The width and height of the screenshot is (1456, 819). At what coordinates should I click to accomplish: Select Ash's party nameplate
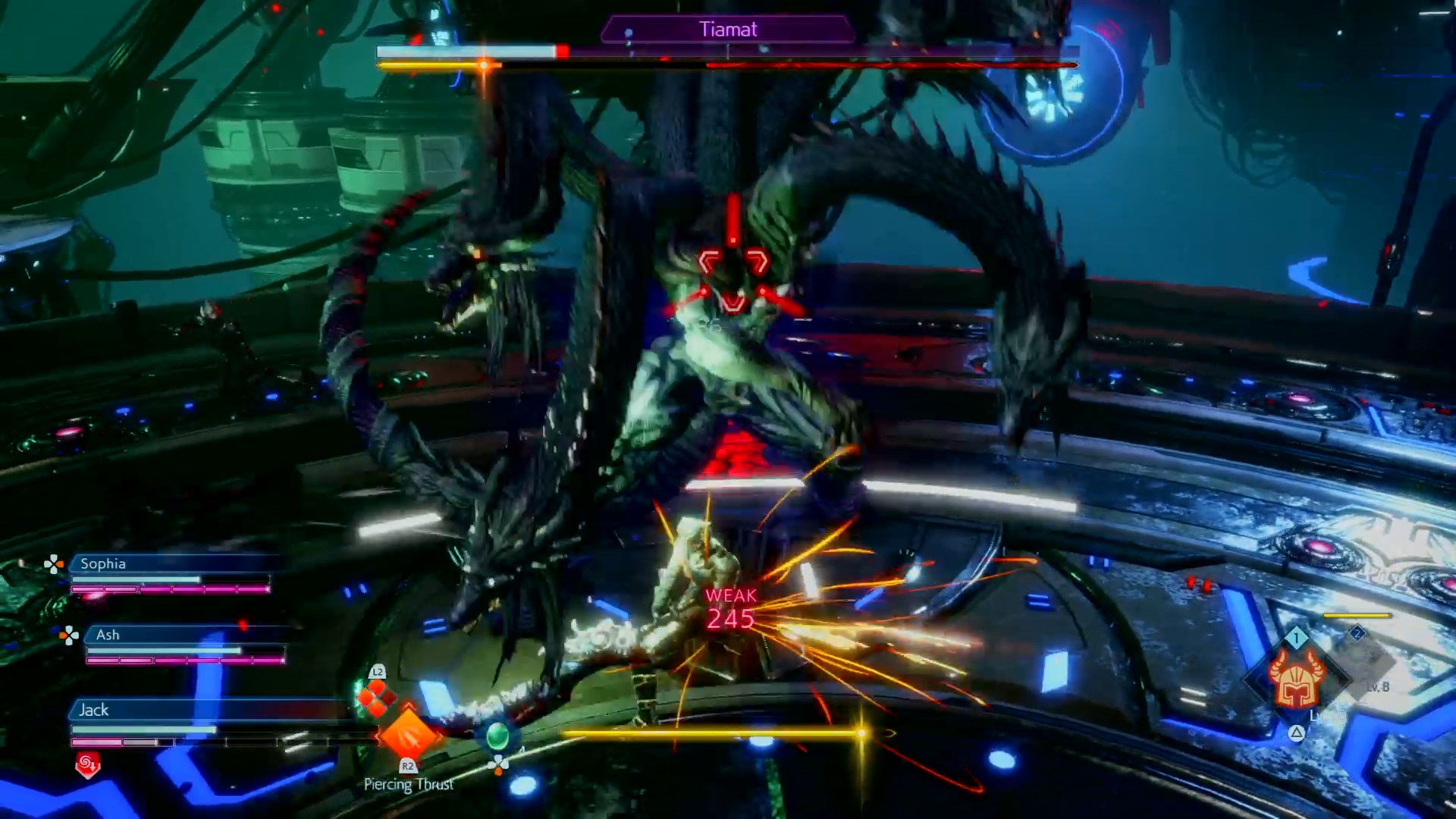pyautogui.click(x=108, y=635)
